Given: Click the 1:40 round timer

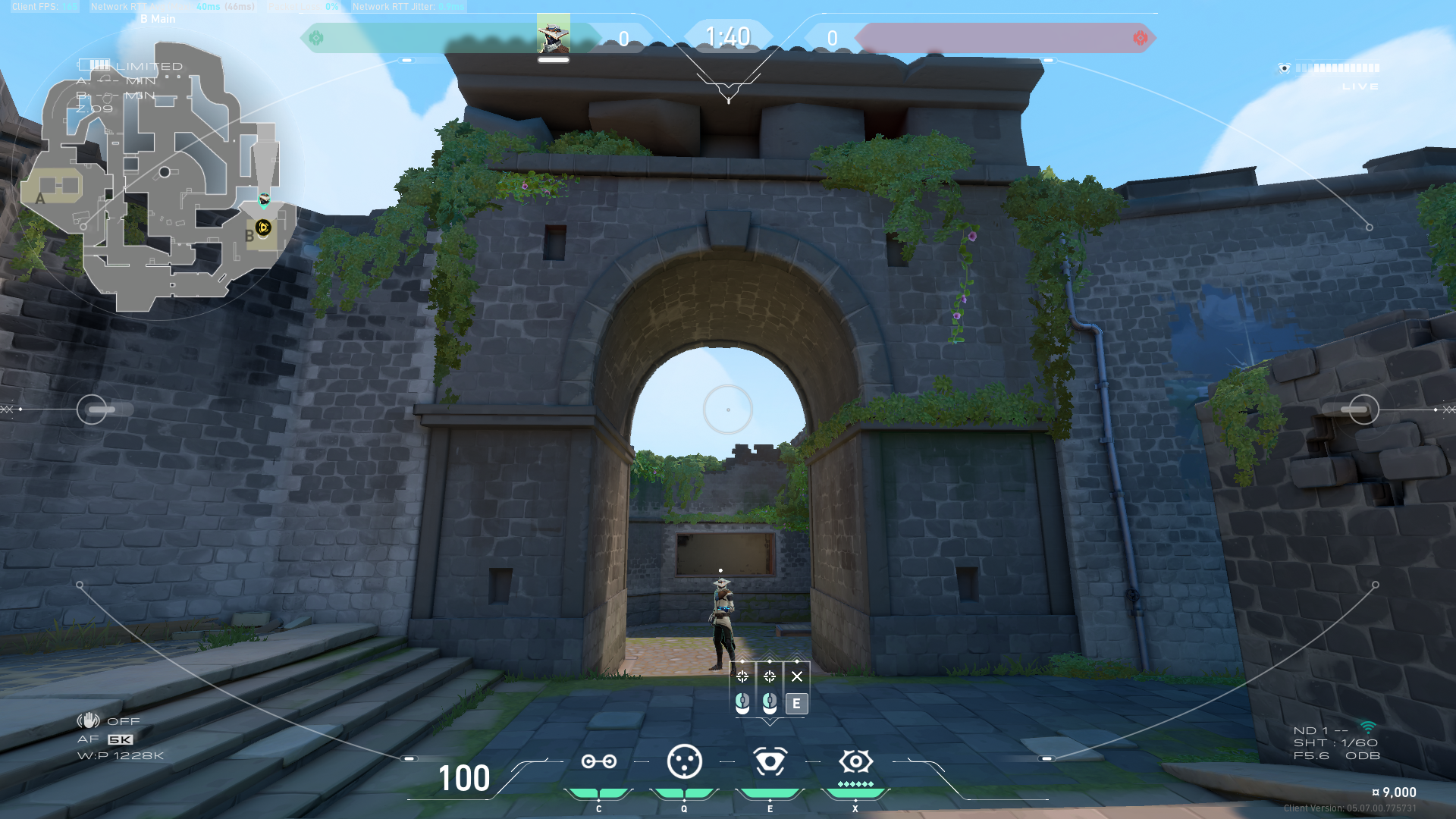Looking at the screenshot, I should pyautogui.click(x=728, y=34).
